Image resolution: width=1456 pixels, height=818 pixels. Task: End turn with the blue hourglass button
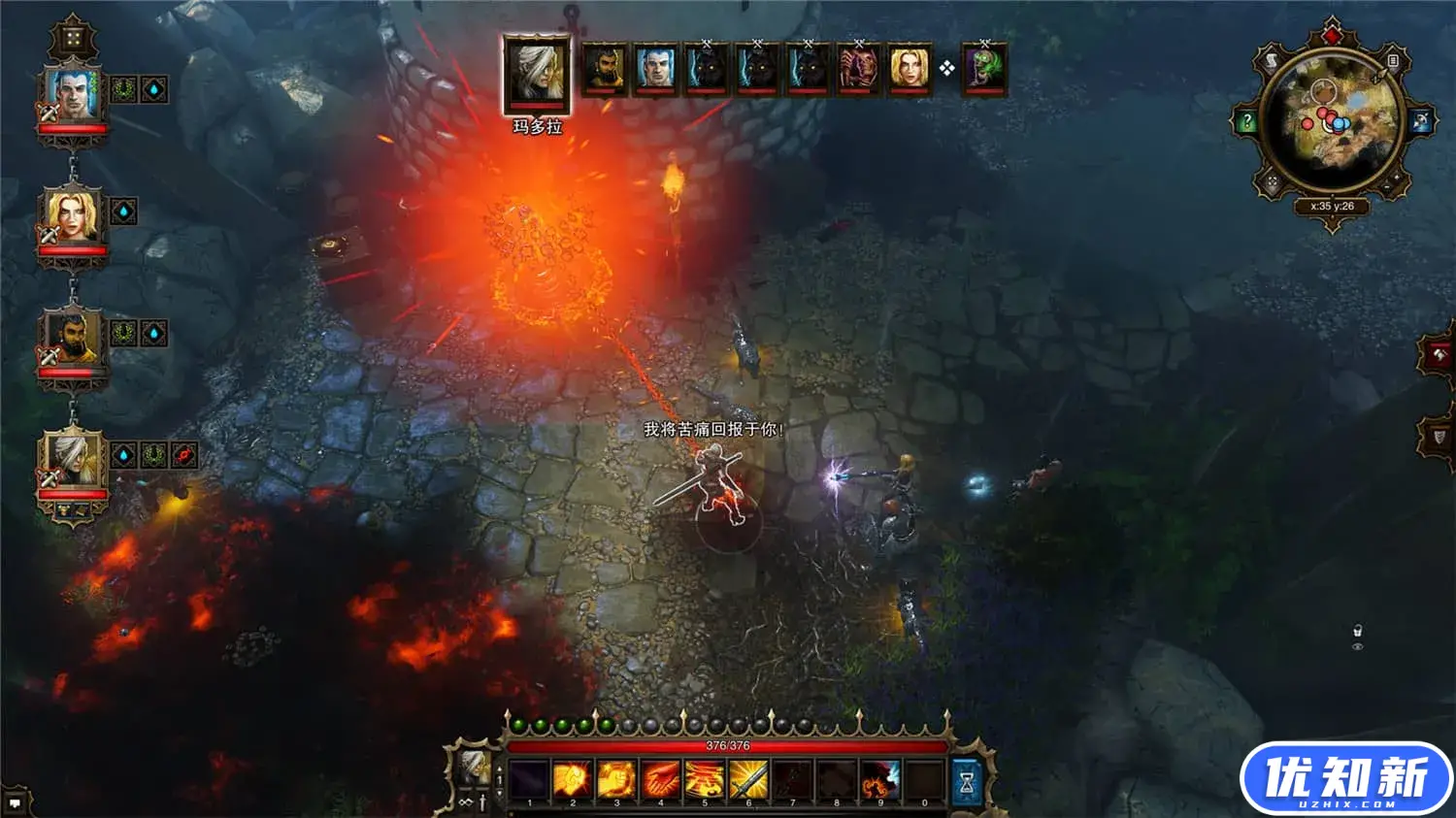point(967,782)
